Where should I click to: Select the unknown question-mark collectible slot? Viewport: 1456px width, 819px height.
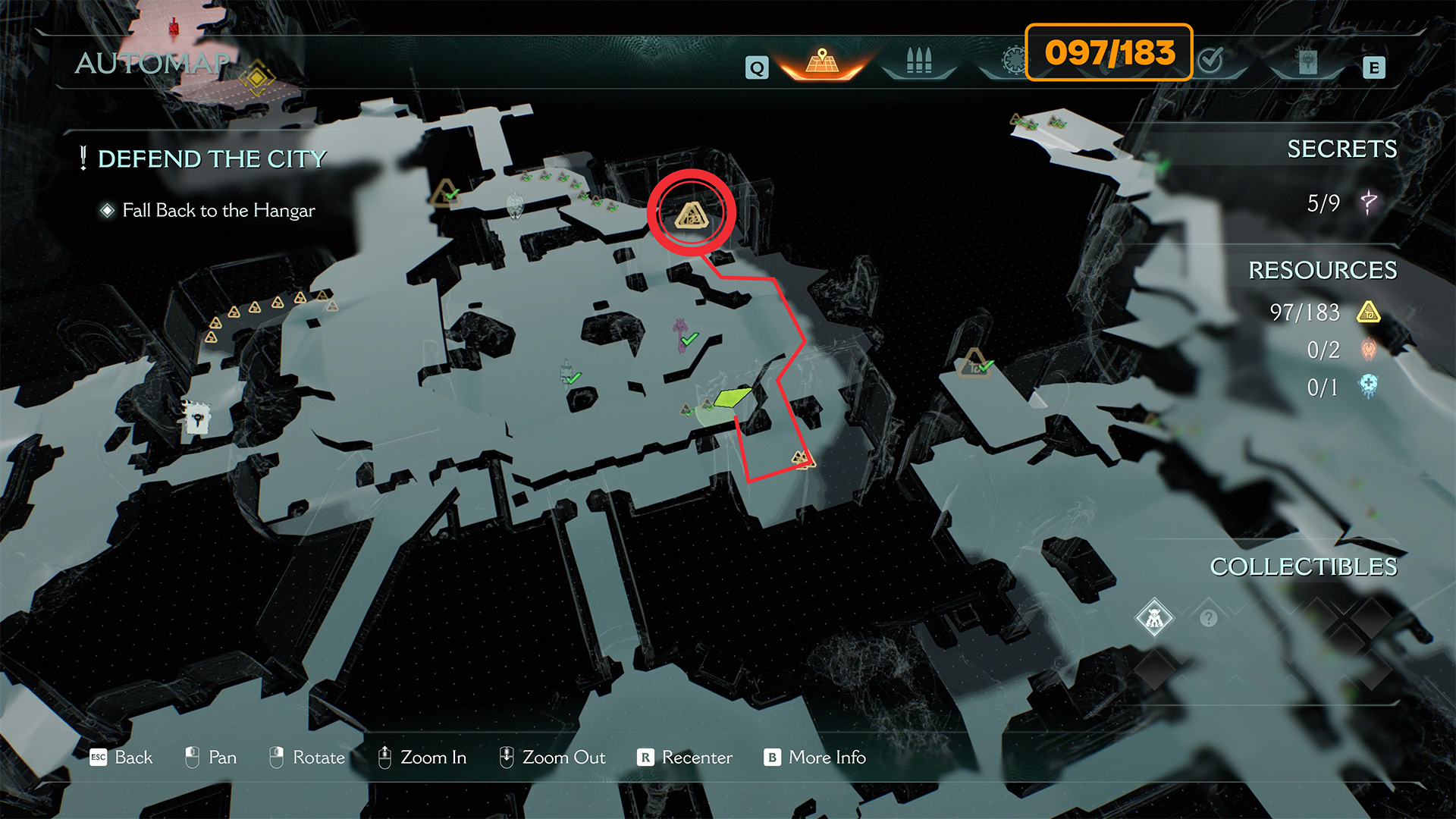point(1209,618)
